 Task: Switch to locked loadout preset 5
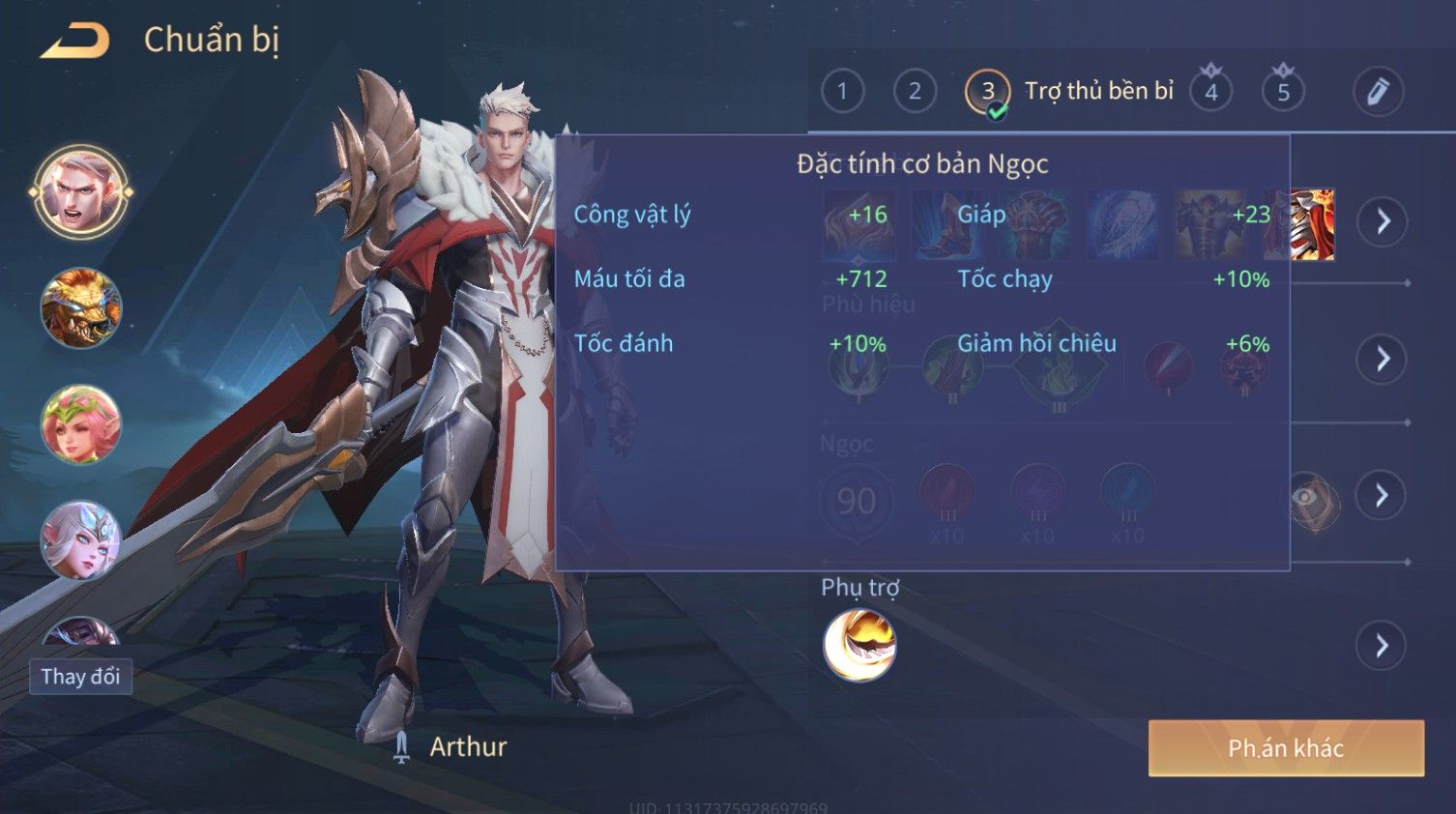click(1283, 92)
